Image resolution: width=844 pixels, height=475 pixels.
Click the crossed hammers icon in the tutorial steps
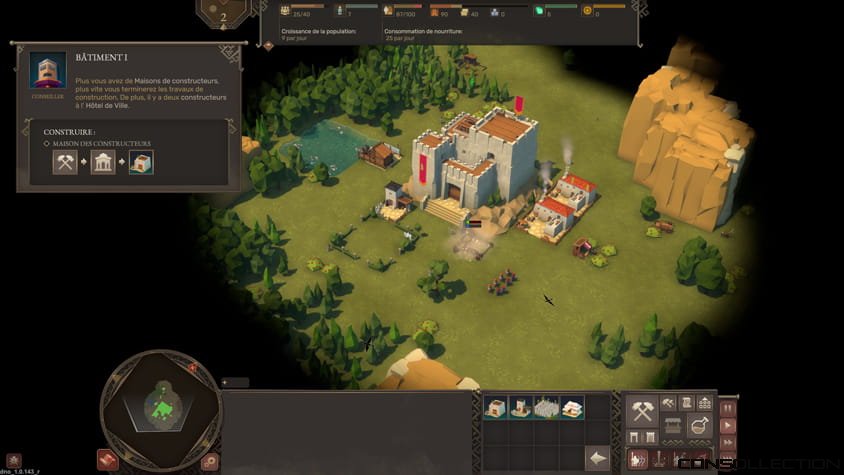click(65, 161)
